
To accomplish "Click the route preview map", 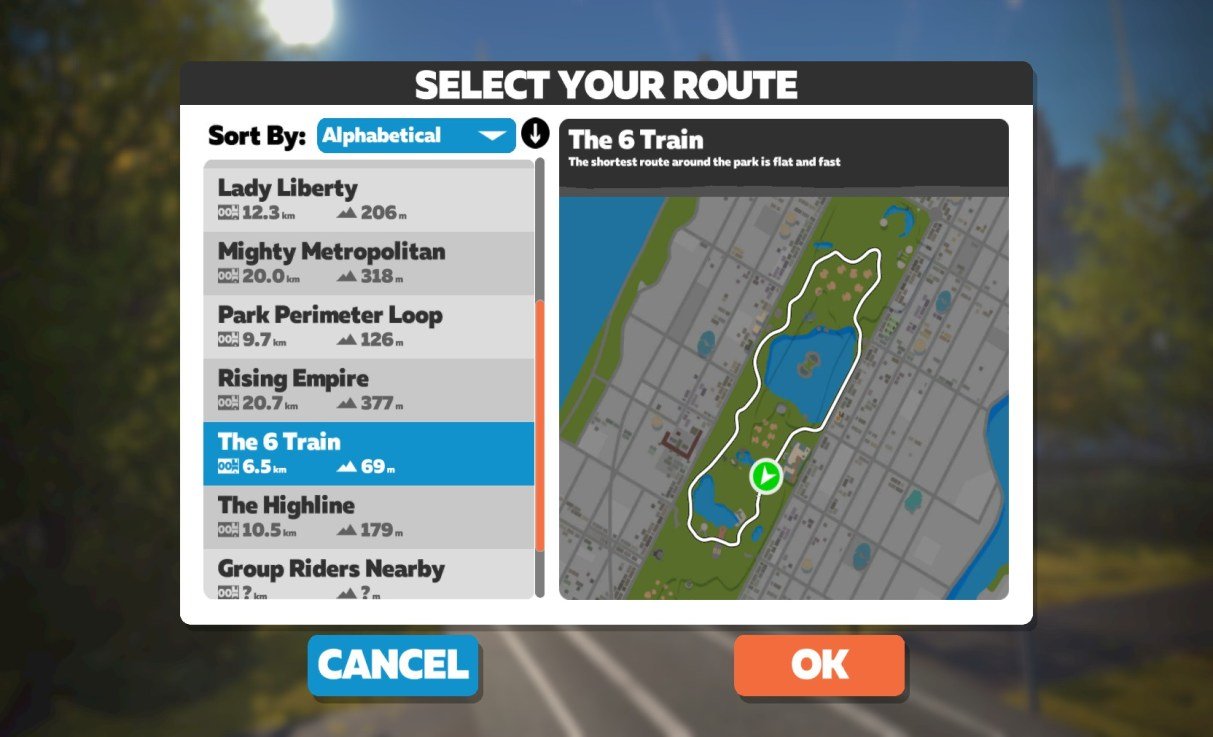I will pyautogui.click(x=783, y=397).
